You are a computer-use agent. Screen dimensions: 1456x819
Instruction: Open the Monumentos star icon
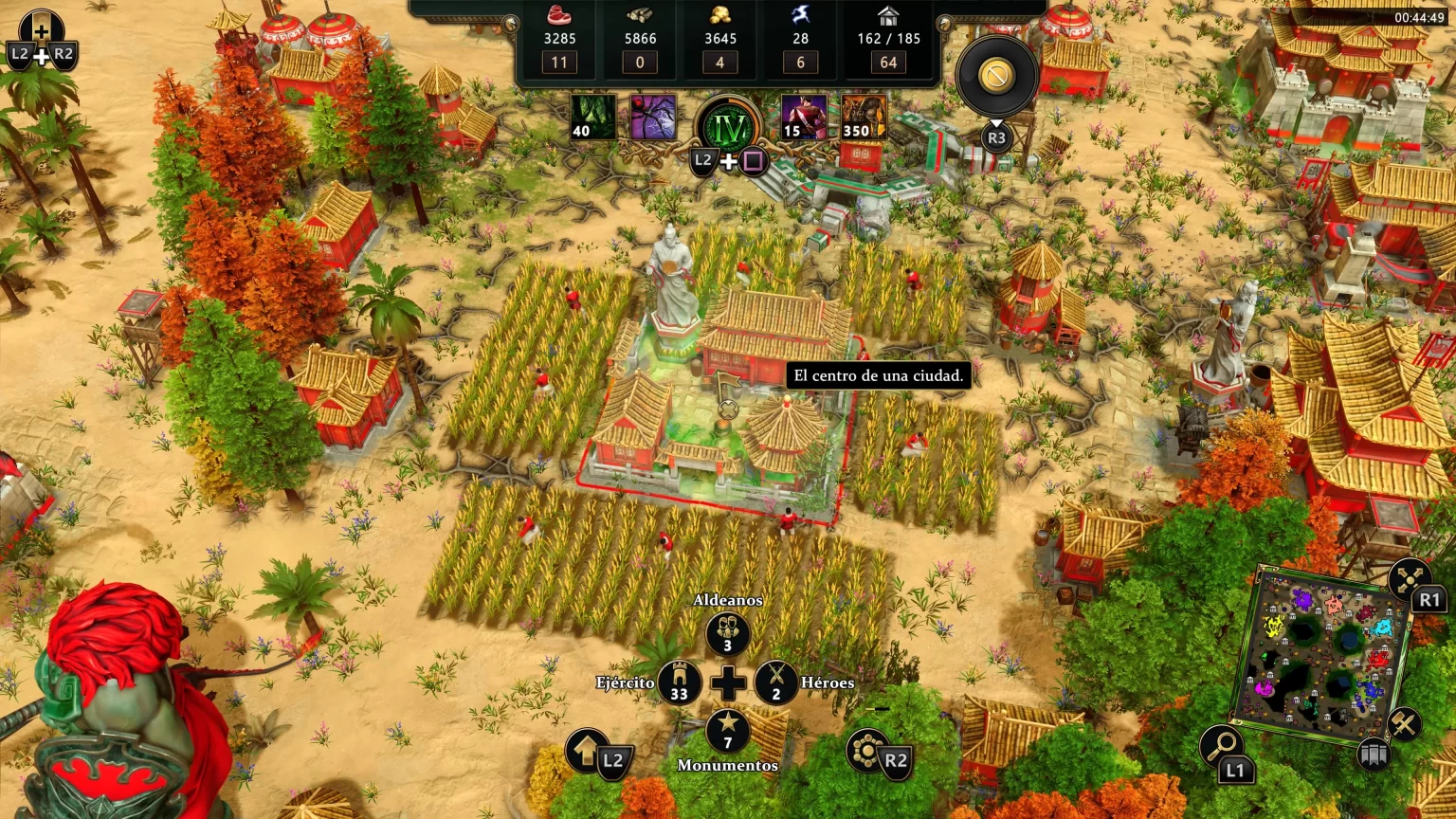(727, 732)
